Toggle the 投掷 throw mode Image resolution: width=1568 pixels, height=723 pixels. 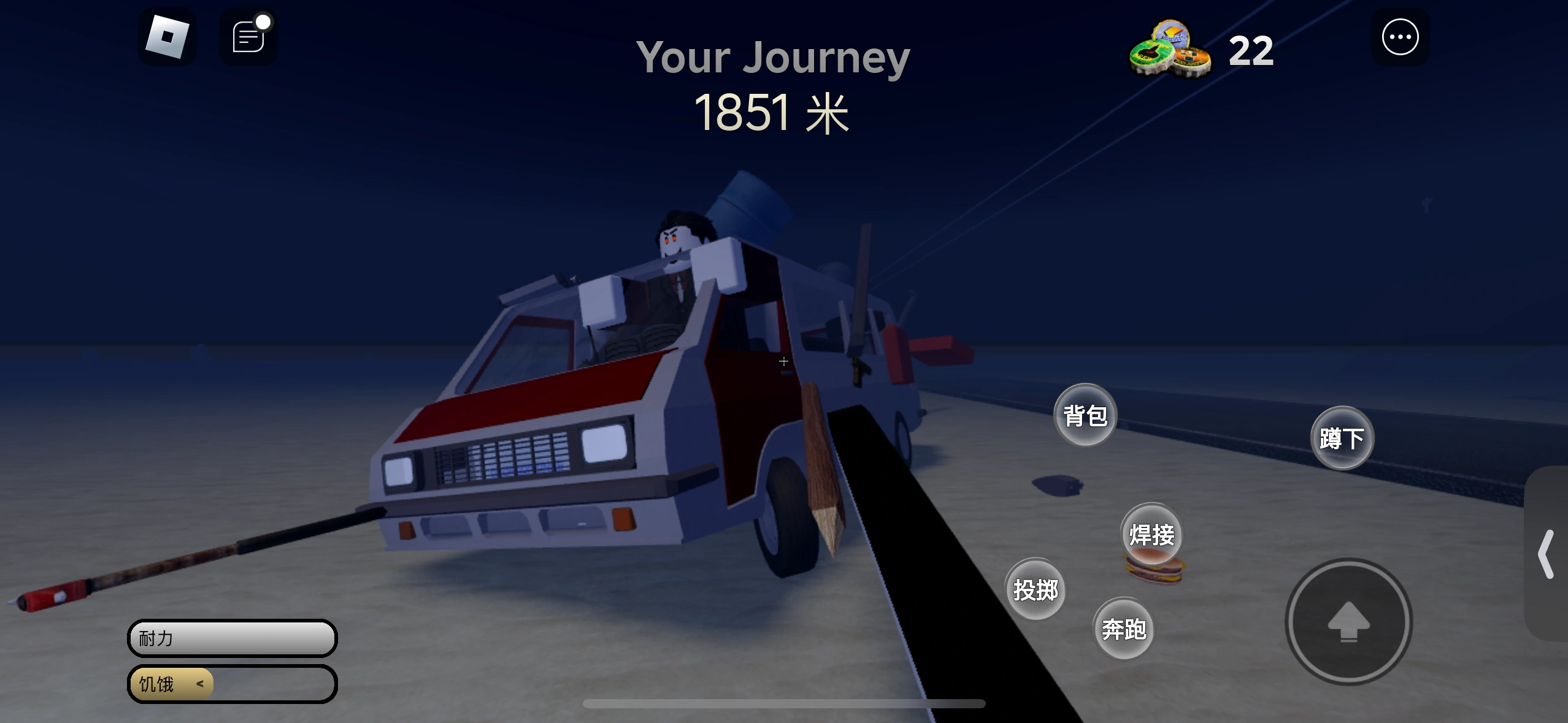[x=1035, y=589]
